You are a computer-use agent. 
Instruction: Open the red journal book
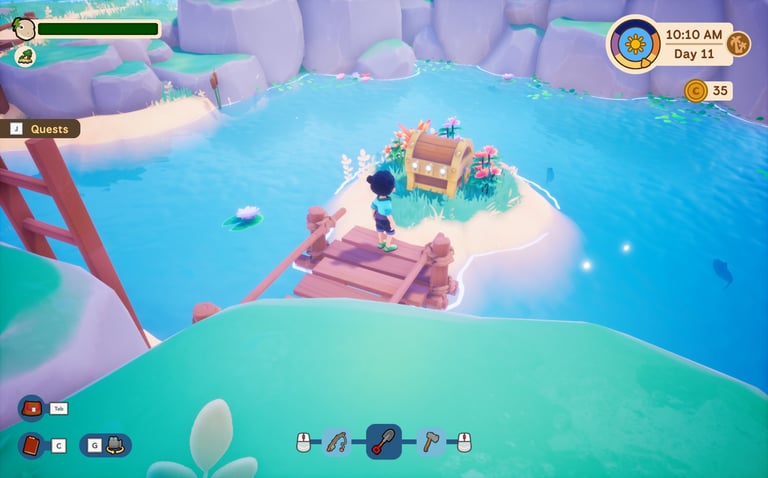pos(31,445)
